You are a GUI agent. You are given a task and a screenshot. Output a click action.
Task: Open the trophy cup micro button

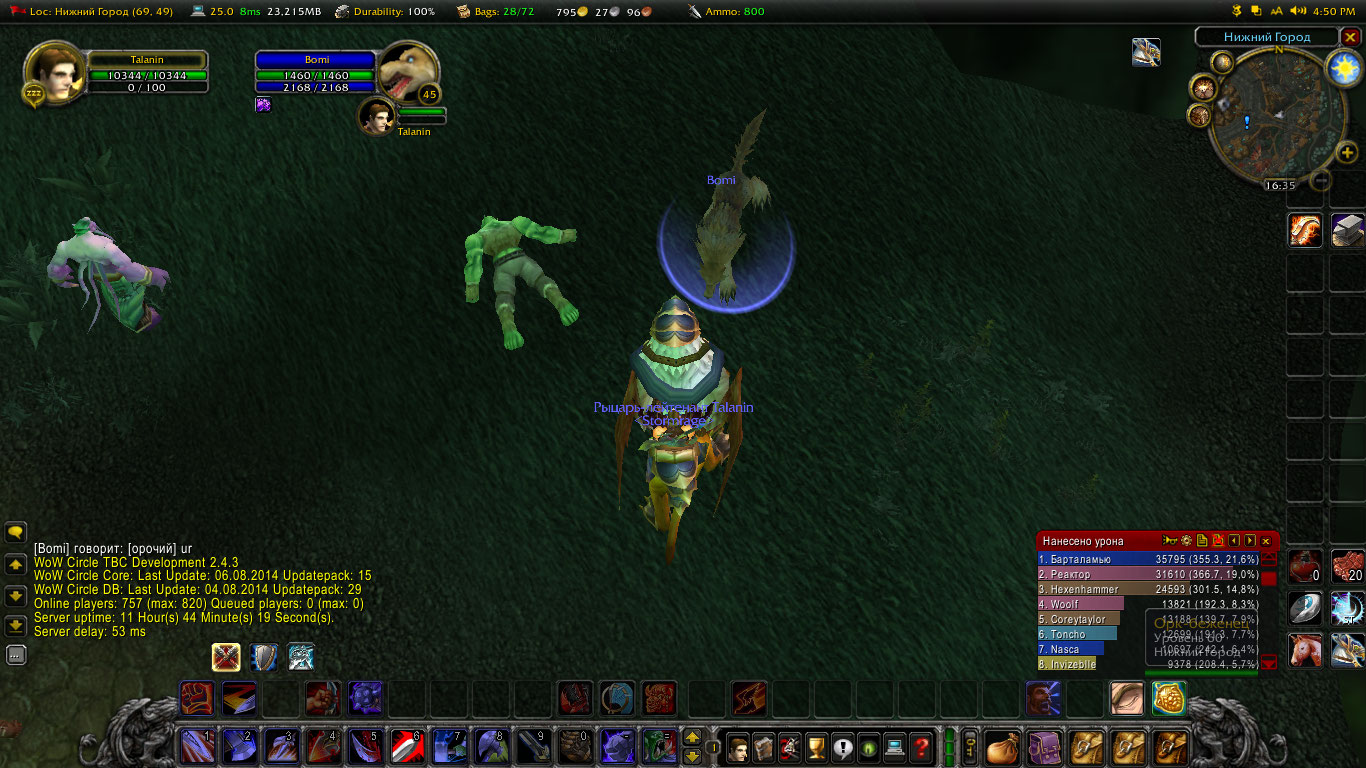(816, 746)
